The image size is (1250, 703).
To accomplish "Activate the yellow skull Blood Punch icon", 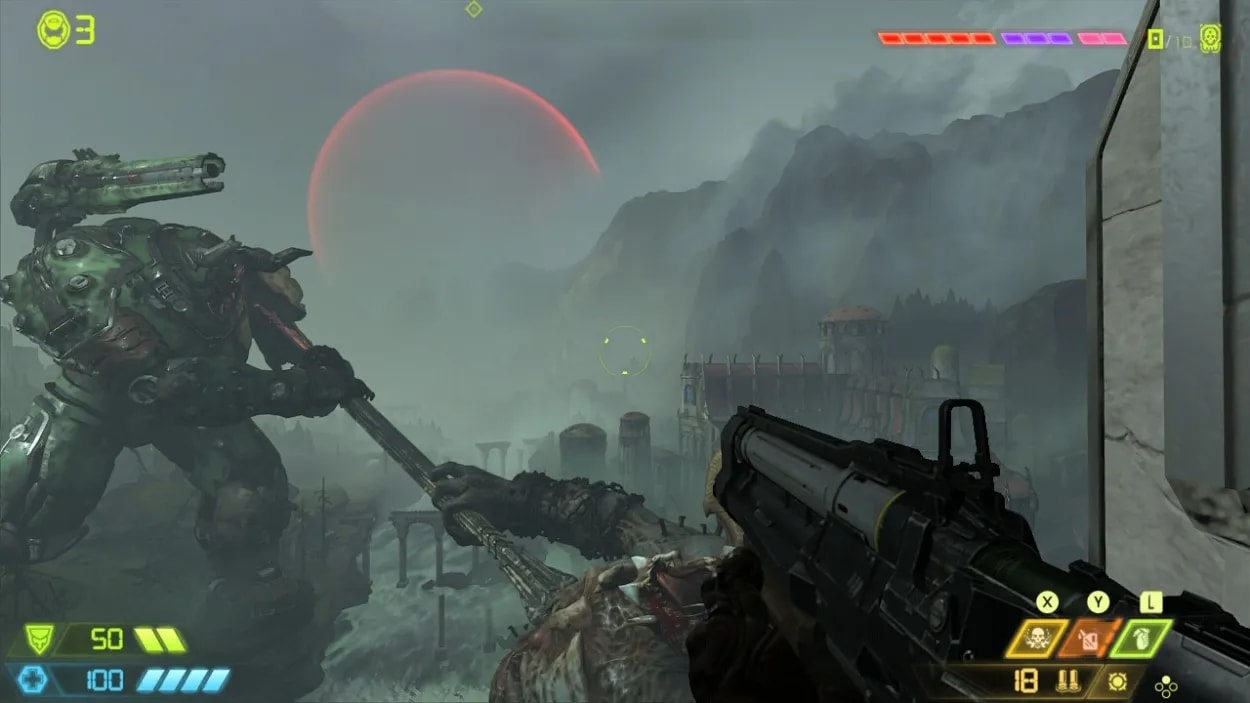I will (x=1036, y=639).
